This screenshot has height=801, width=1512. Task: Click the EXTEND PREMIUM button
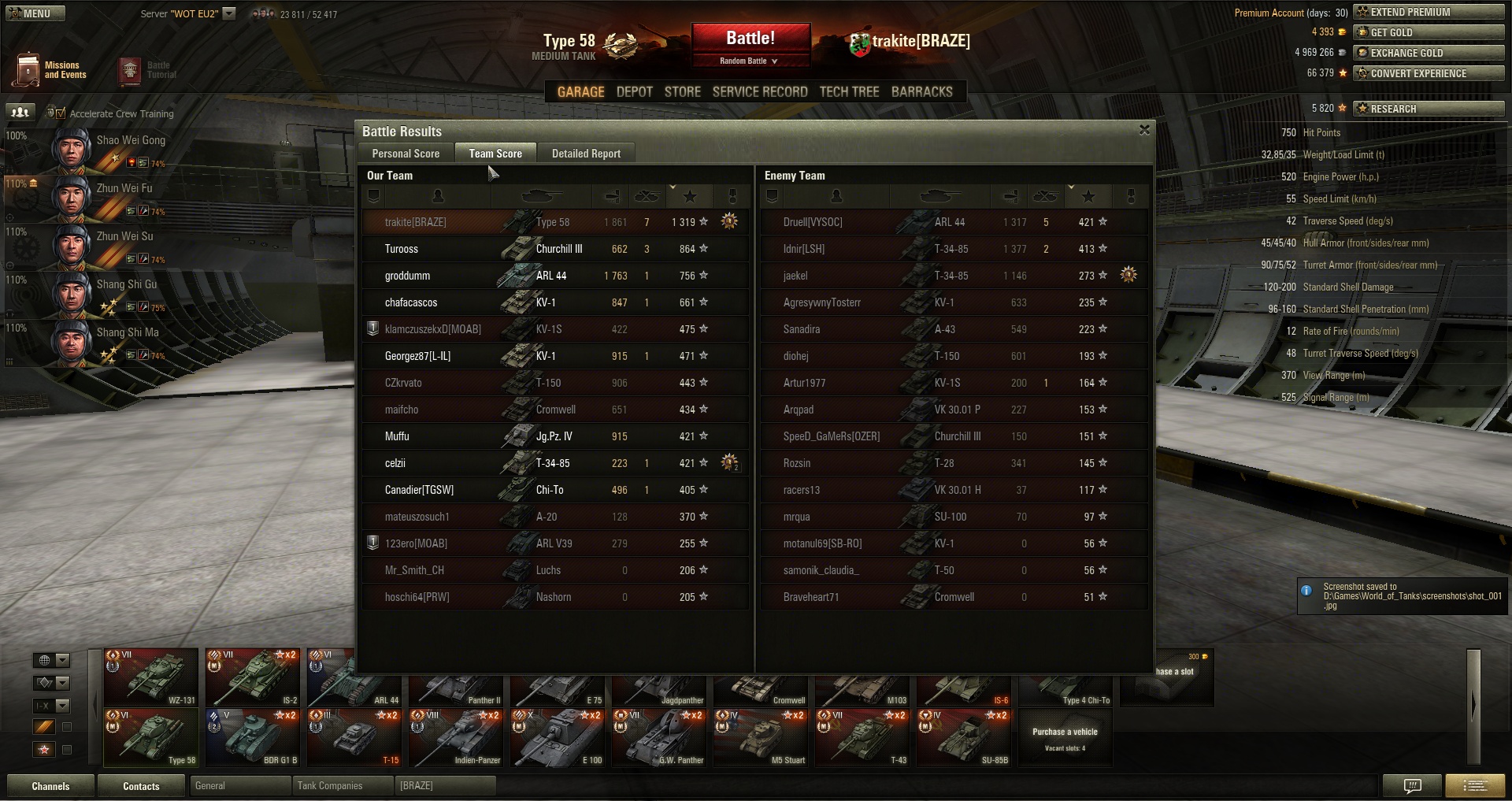pos(1428,12)
